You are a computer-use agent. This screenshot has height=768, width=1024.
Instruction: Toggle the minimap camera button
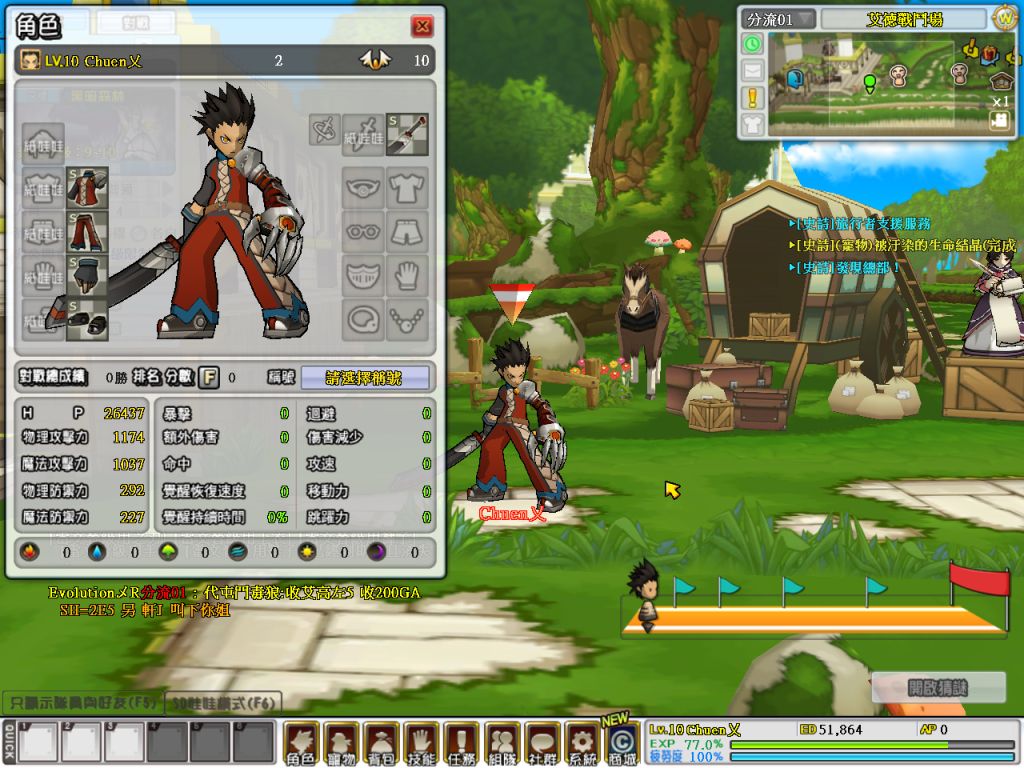pos(998,120)
